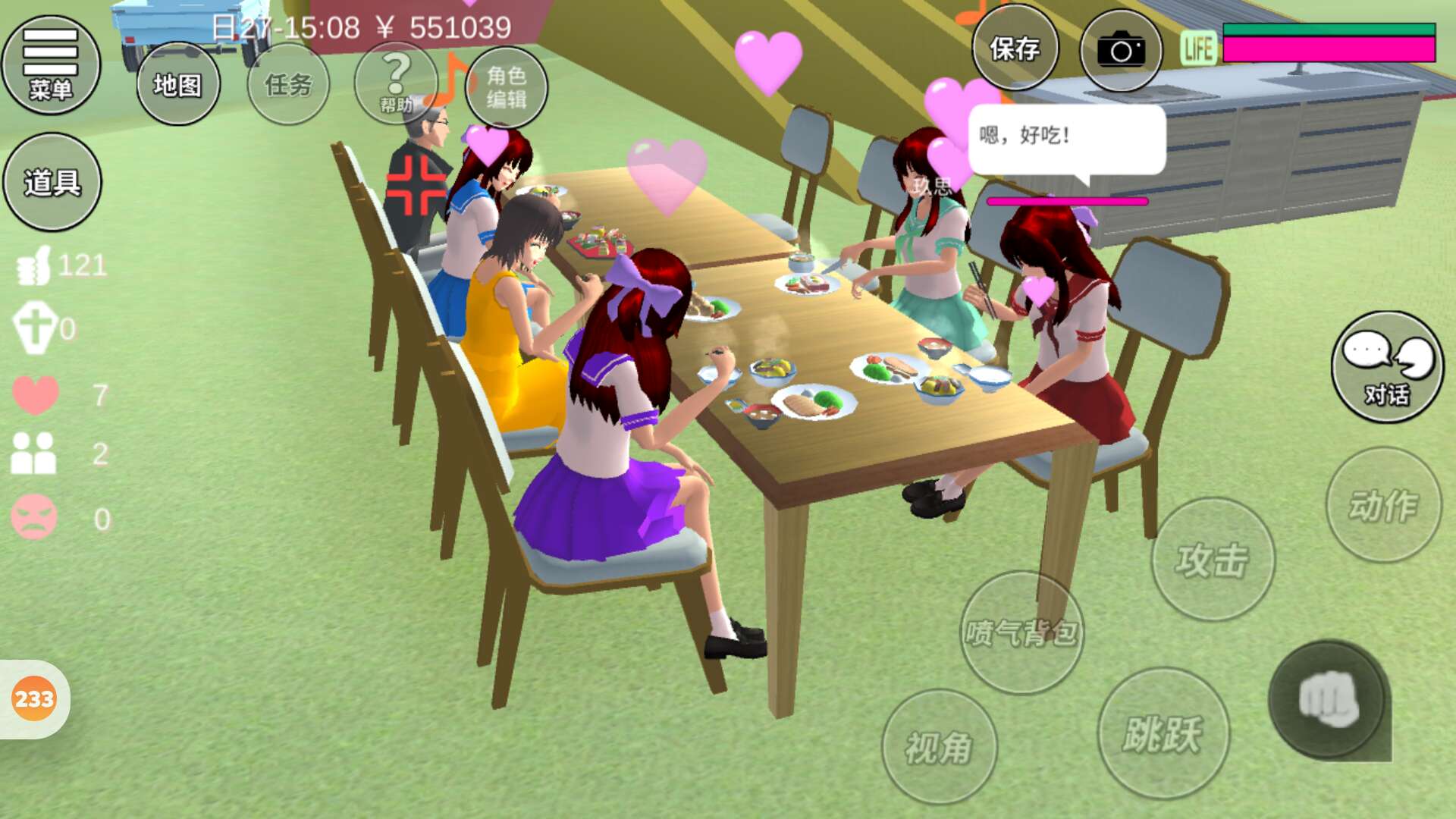This screenshot has width=1456, height=819.
Task: Tap the fist punch button
Action: (1327, 700)
